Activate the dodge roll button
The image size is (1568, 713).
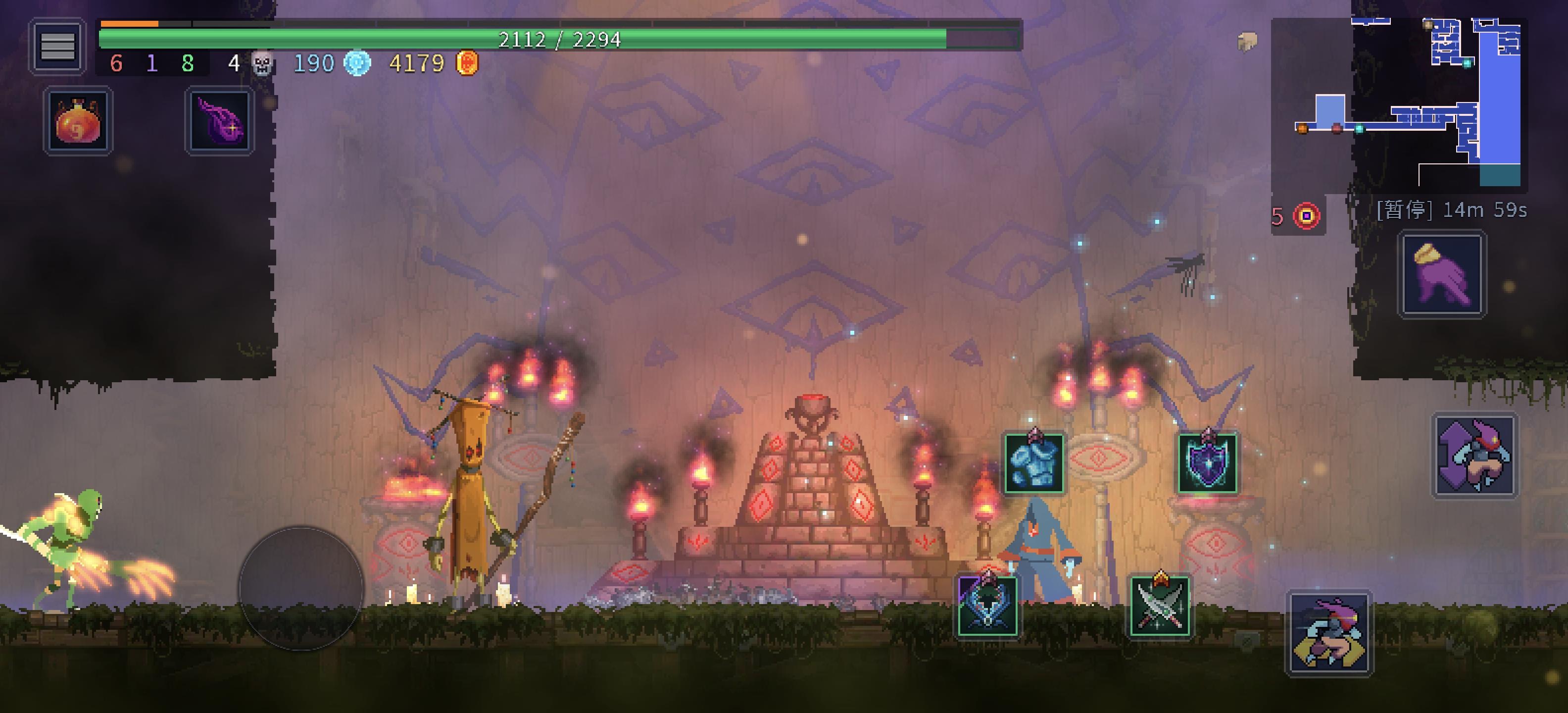[1329, 633]
